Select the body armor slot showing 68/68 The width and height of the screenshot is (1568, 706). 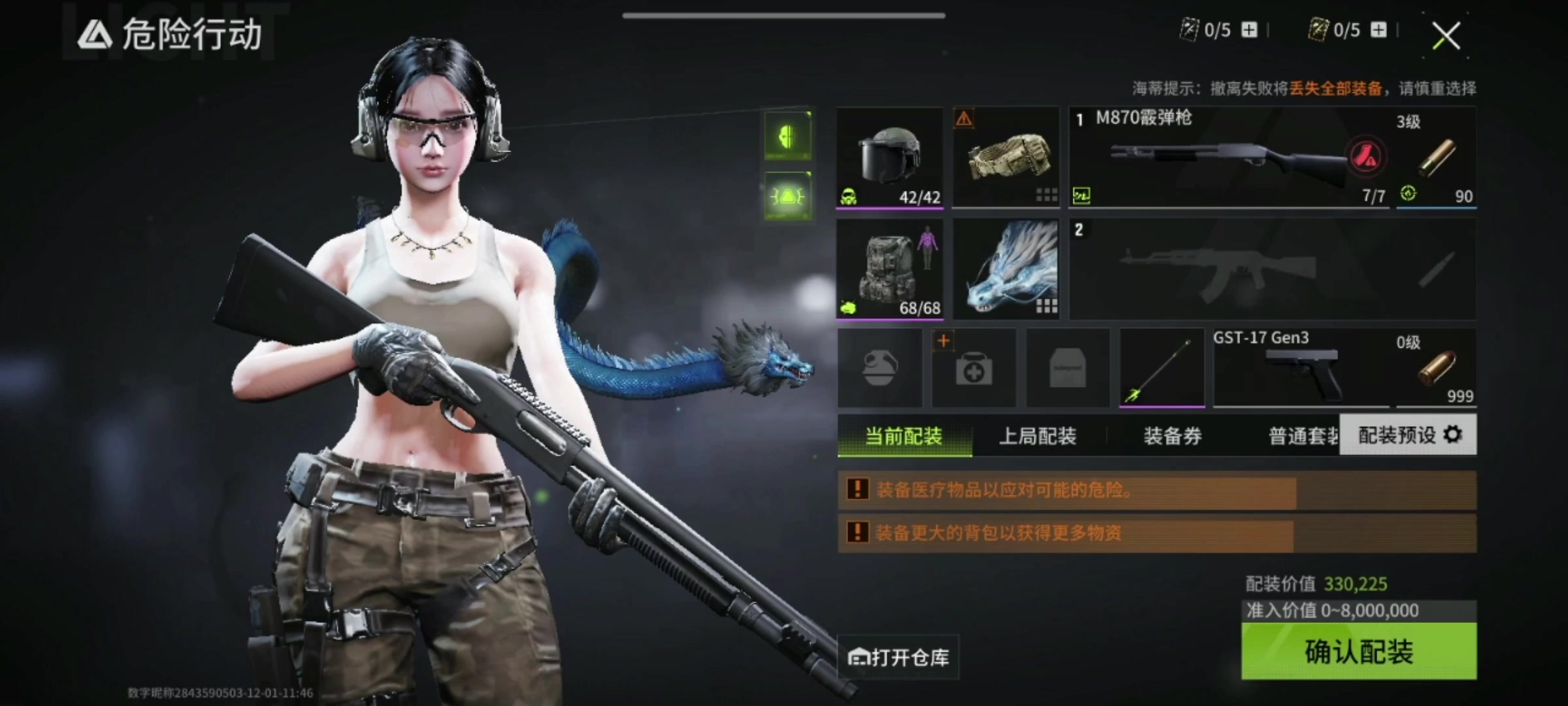[889, 269]
